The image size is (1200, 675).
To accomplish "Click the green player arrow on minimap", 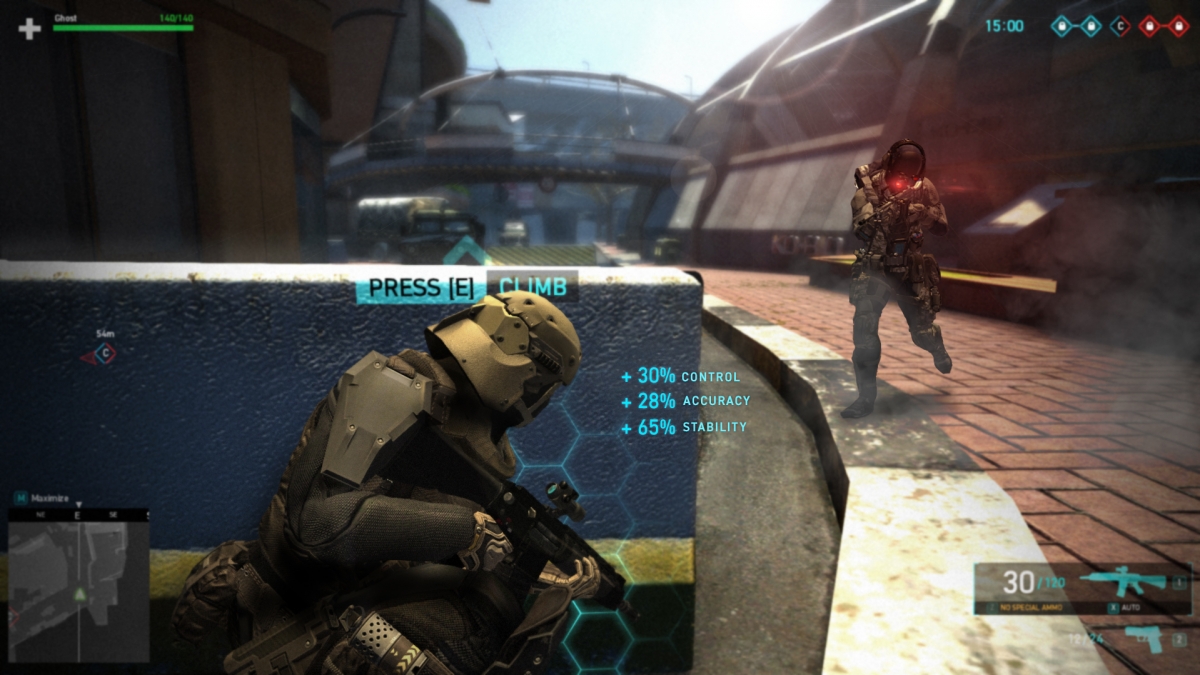I will click(79, 596).
